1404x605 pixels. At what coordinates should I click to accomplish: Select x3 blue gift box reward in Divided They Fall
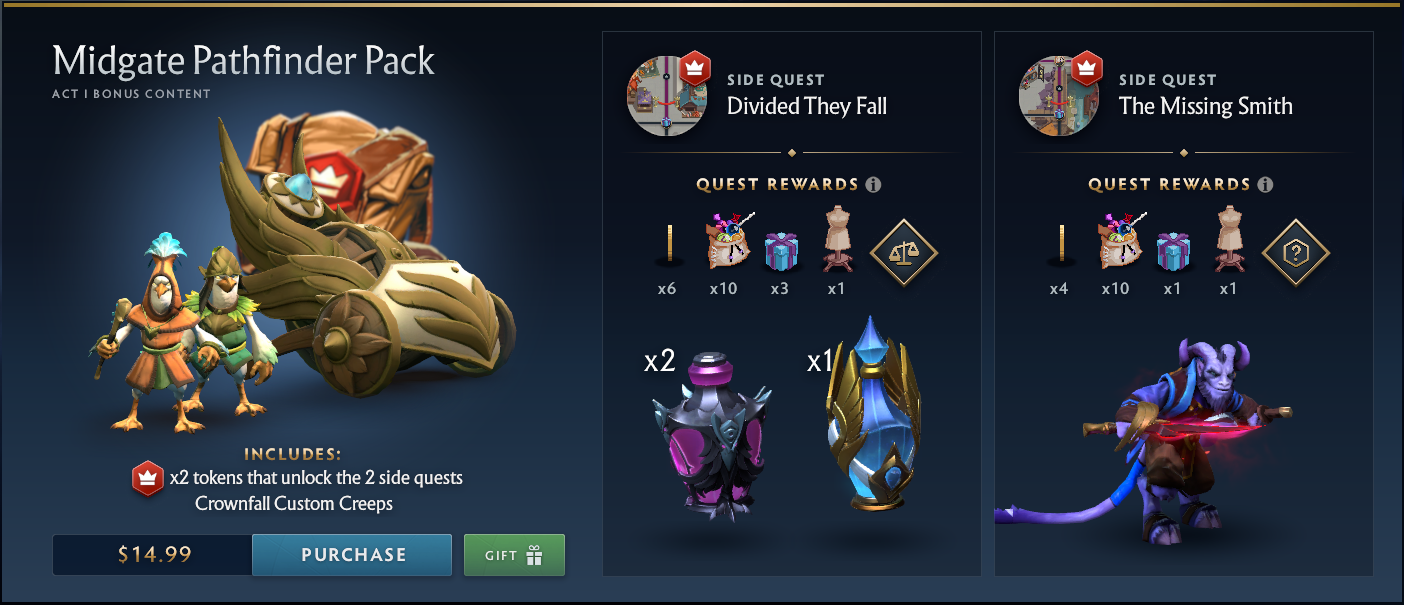point(779,252)
